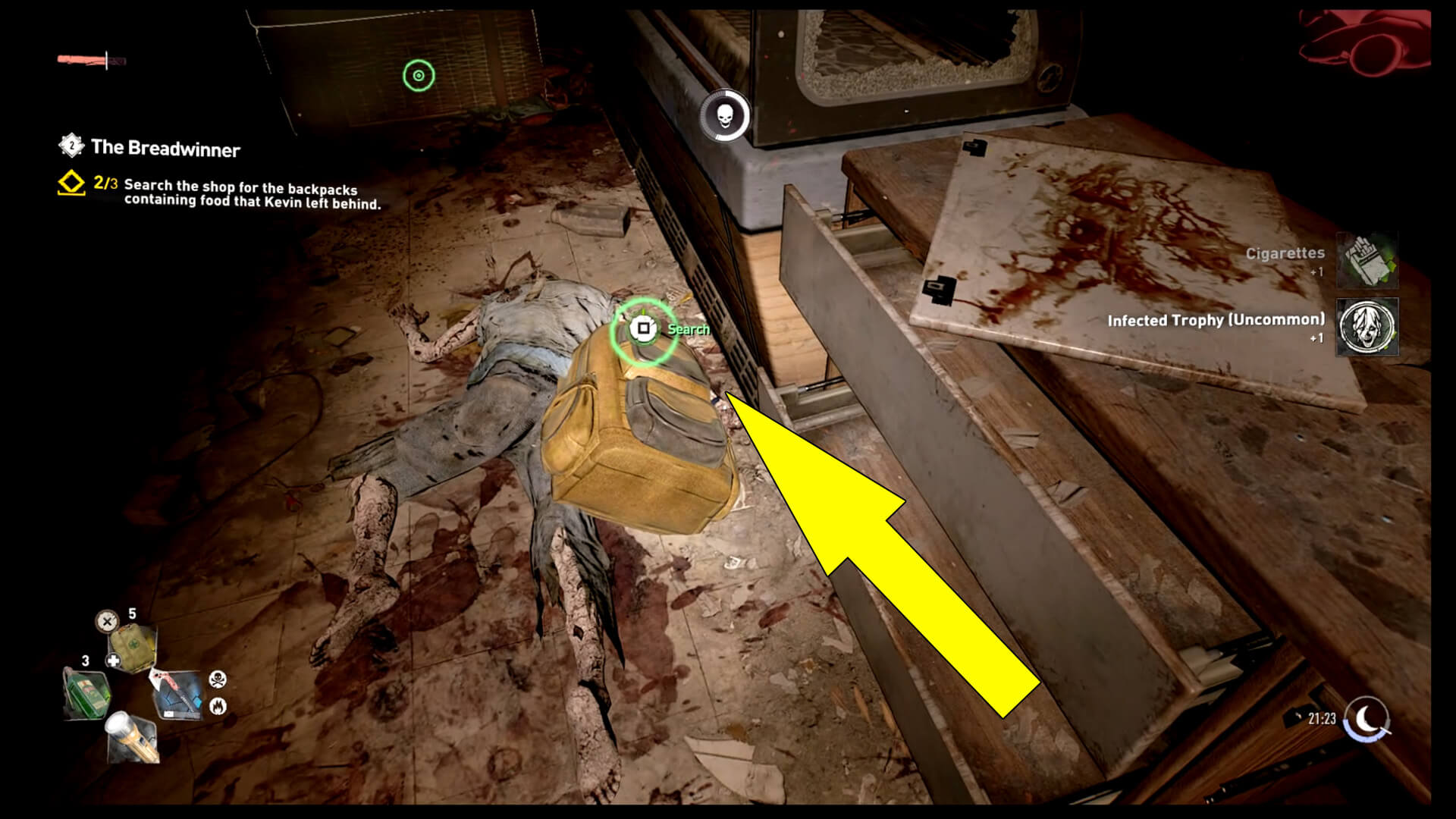This screenshot has width=1456, height=819.
Task: Select the flame damage icon
Action: (218, 706)
